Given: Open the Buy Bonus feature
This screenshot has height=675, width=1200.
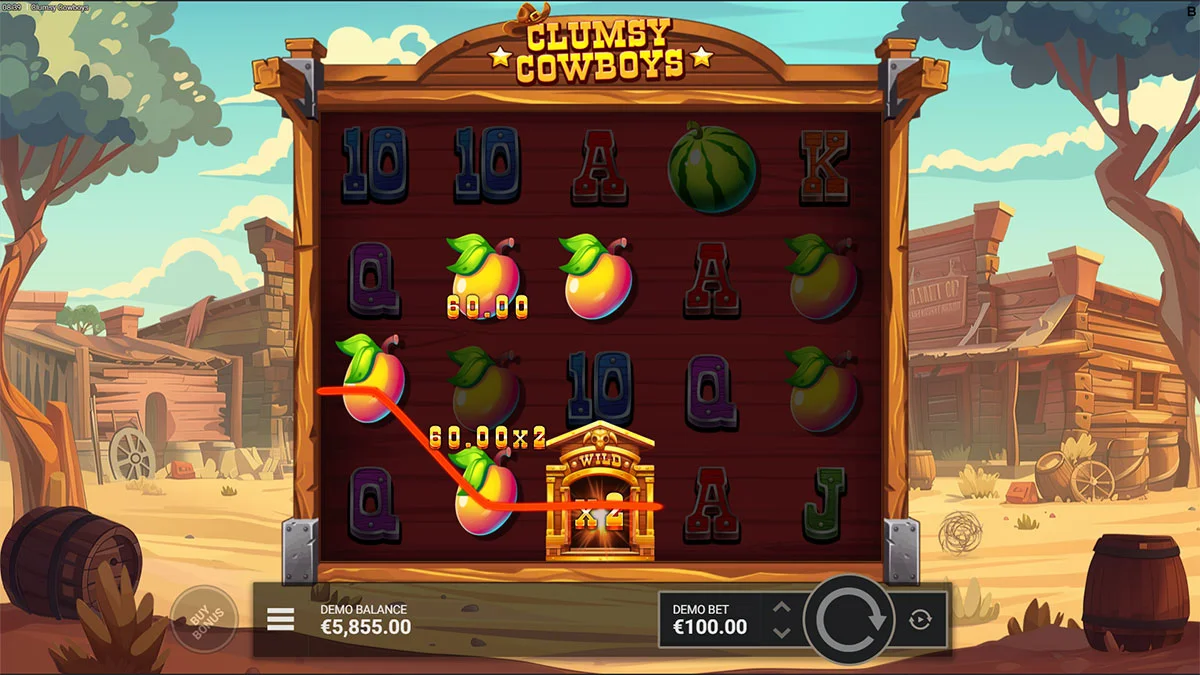Looking at the screenshot, I should (203, 619).
